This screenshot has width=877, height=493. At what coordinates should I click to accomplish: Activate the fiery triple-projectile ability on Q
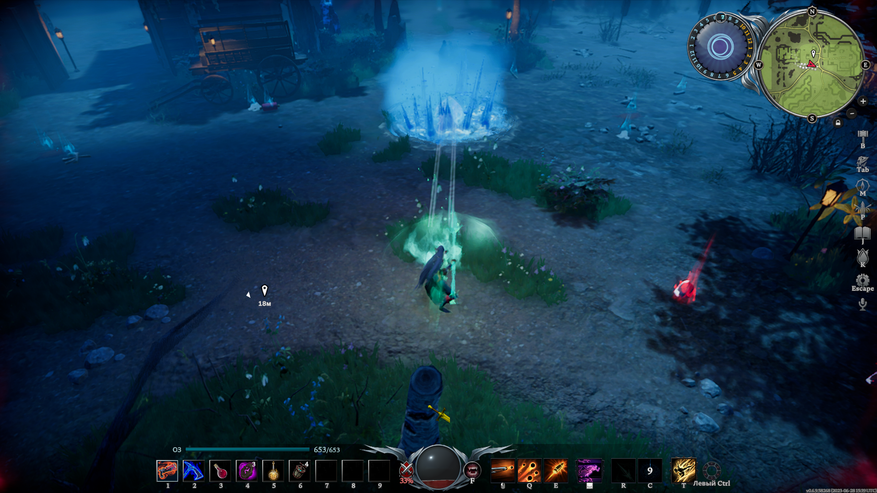[x=528, y=469]
